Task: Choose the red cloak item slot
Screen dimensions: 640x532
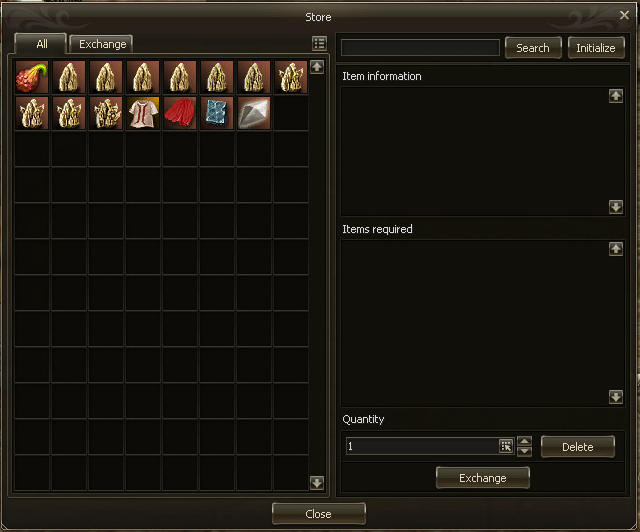Action: pyautogui.click(x=181, y=114)
